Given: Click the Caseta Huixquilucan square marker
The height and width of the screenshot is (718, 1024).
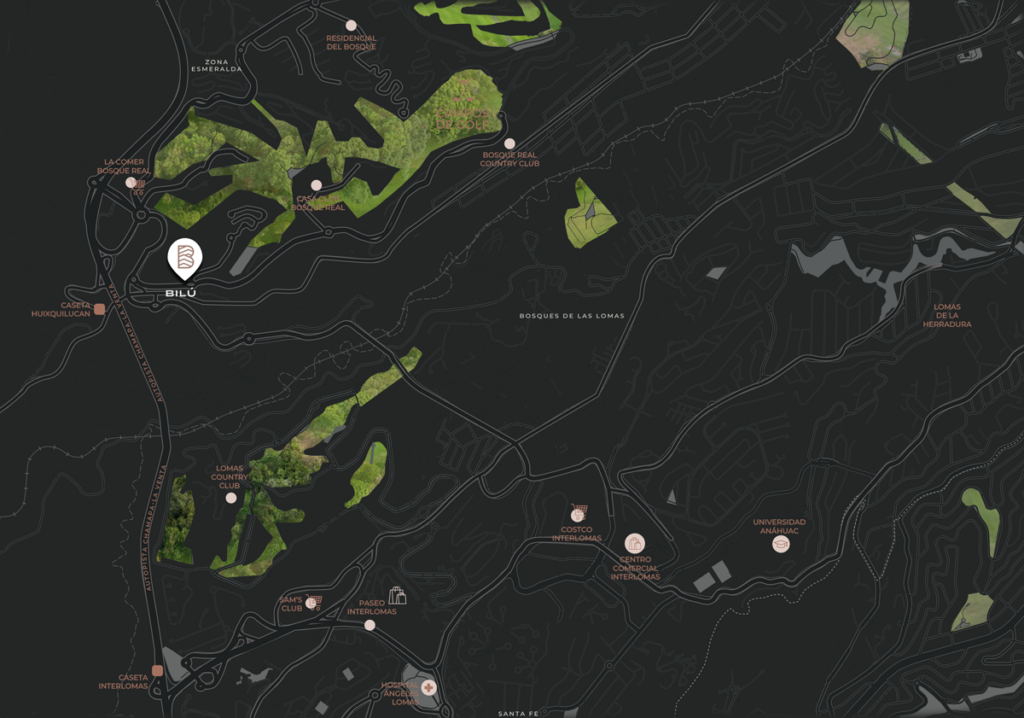Looking at the screenshot, I should pos(99,309).
